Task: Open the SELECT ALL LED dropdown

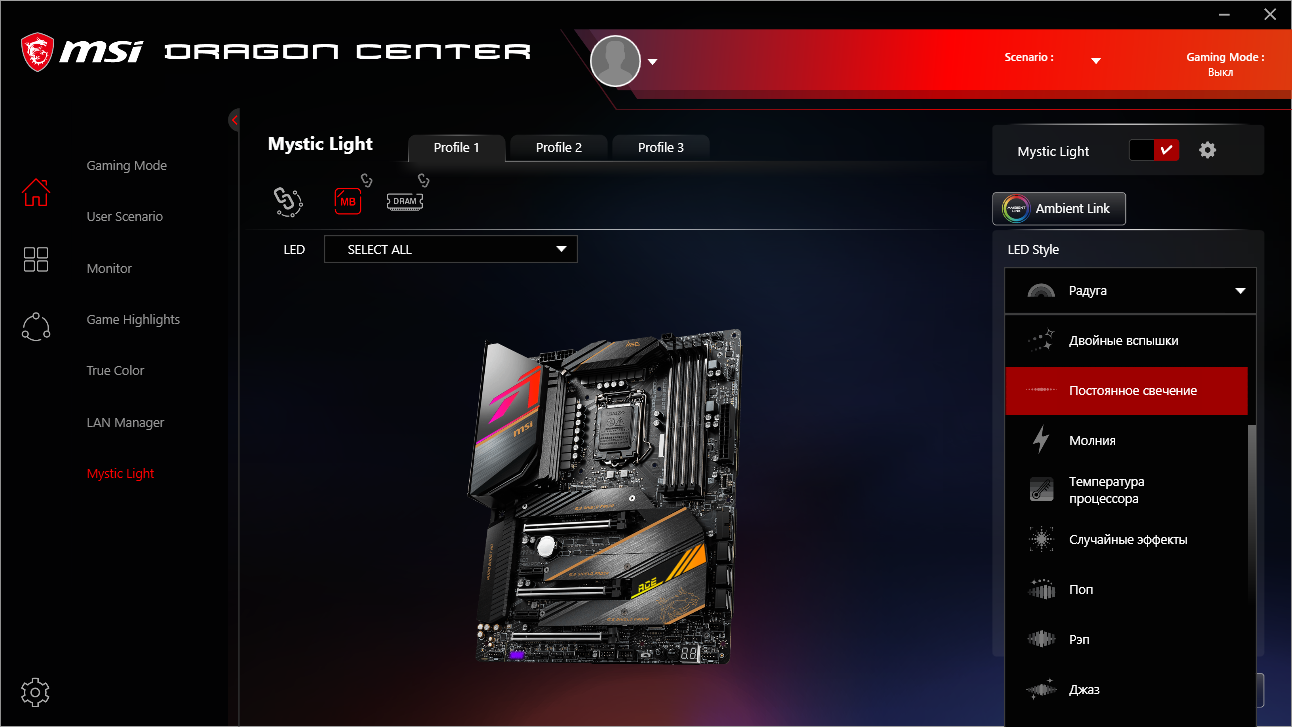Action: (x=450, y=249)
